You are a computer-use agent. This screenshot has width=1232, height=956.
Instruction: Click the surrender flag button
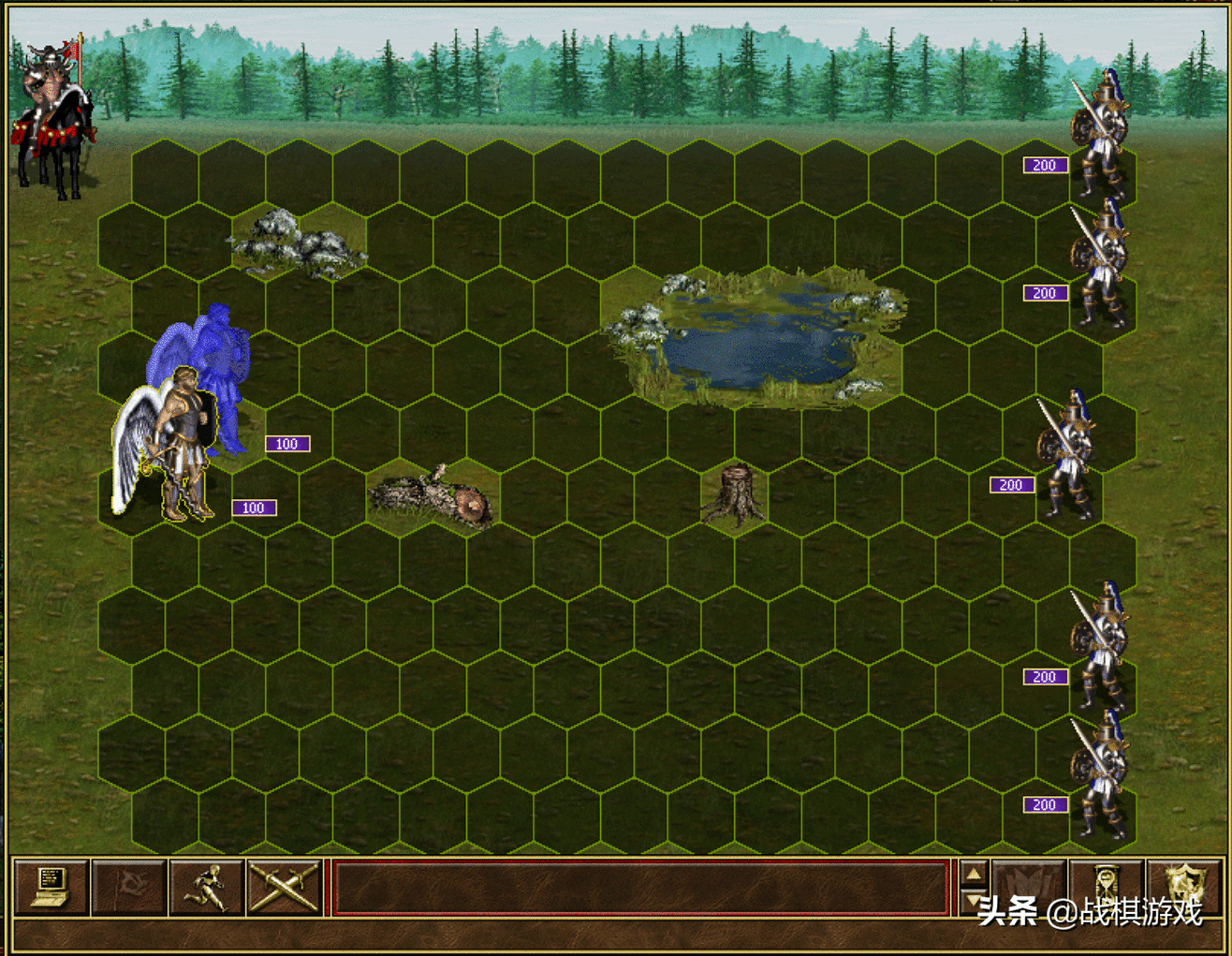click(x=129, y=887)
